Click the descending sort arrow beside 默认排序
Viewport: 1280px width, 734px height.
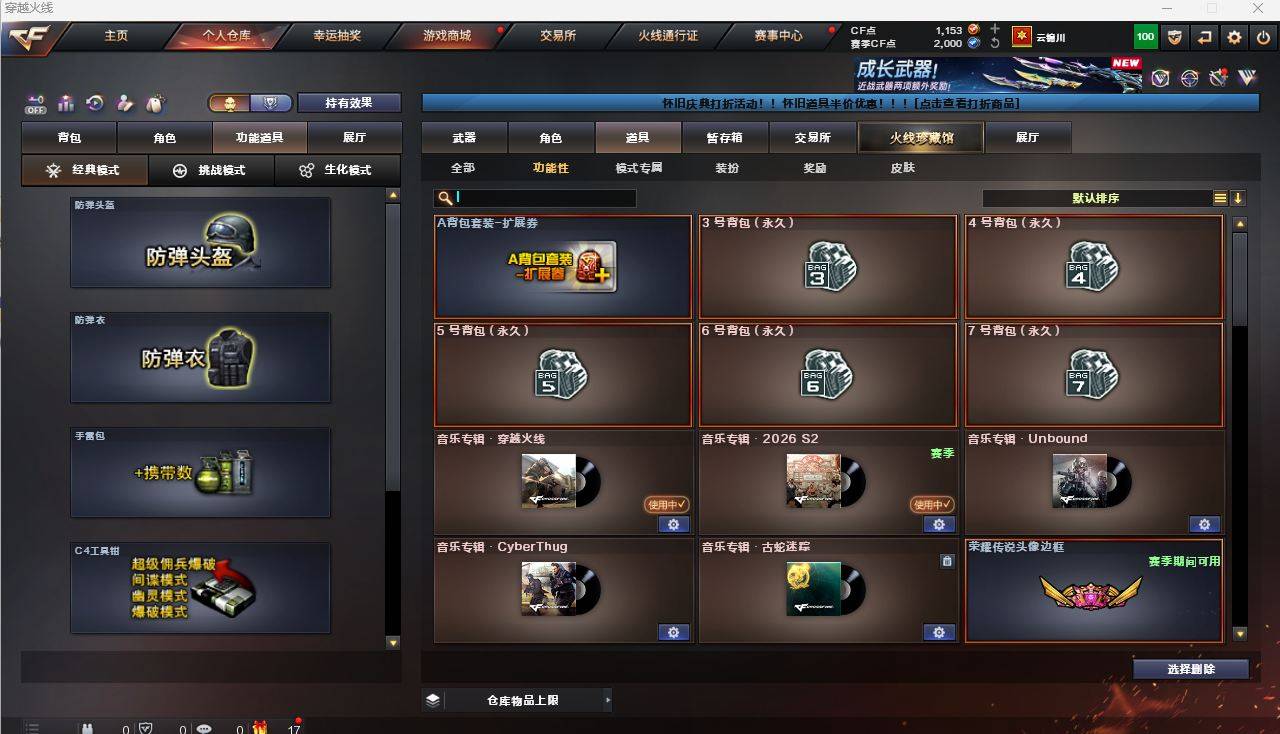tap(1239, 198)
